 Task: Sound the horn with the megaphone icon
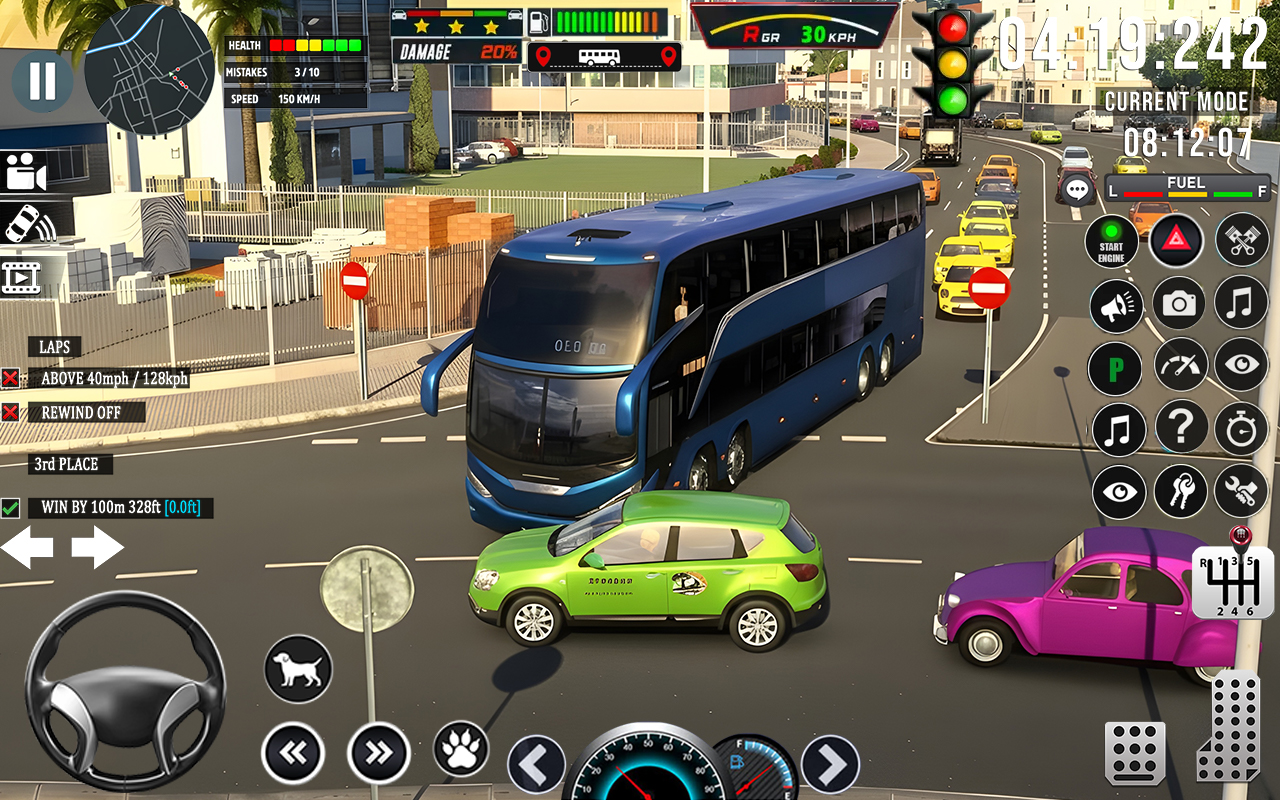coord(1116,306)
